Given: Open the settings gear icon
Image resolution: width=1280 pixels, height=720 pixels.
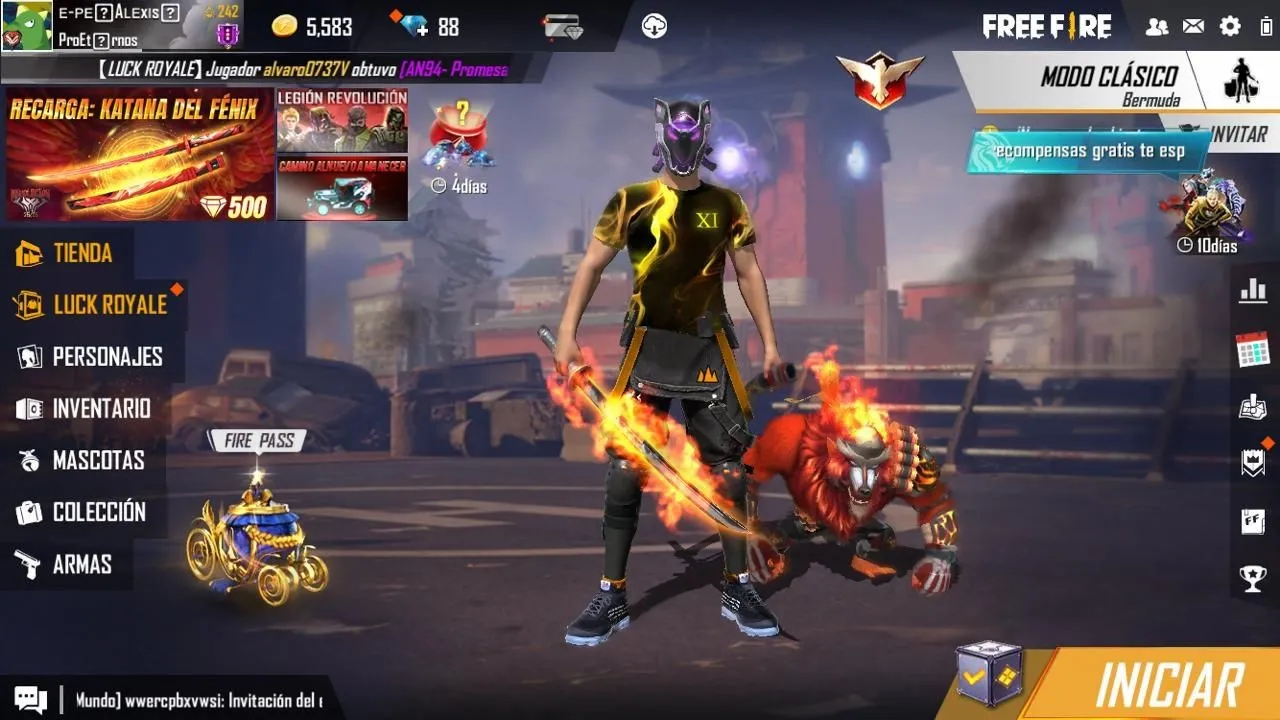Looking at the screenshot, I should click(x=1230, y=27).
